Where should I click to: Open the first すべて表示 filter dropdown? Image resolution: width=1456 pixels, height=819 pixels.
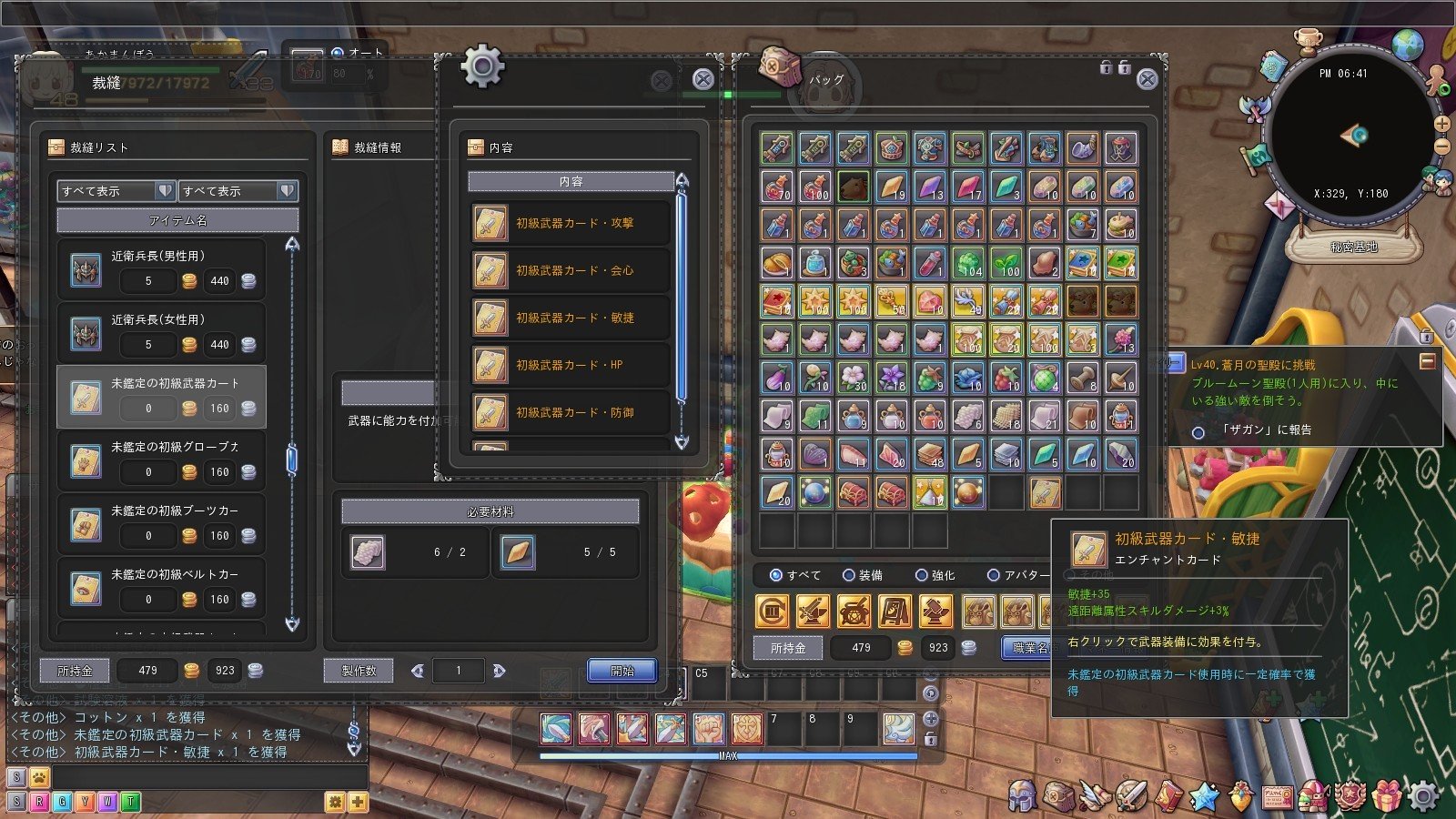pos(116,191)
